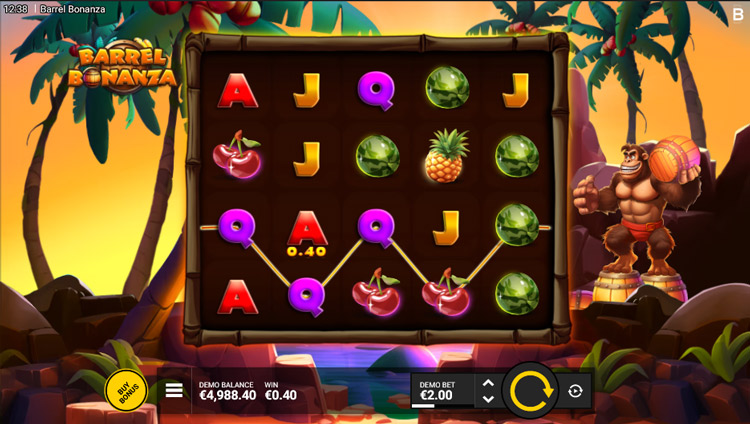This screenshot has width=750, height=424.
Task: Decrease the demo bet with the down arrow
Action: click(488, 399)
